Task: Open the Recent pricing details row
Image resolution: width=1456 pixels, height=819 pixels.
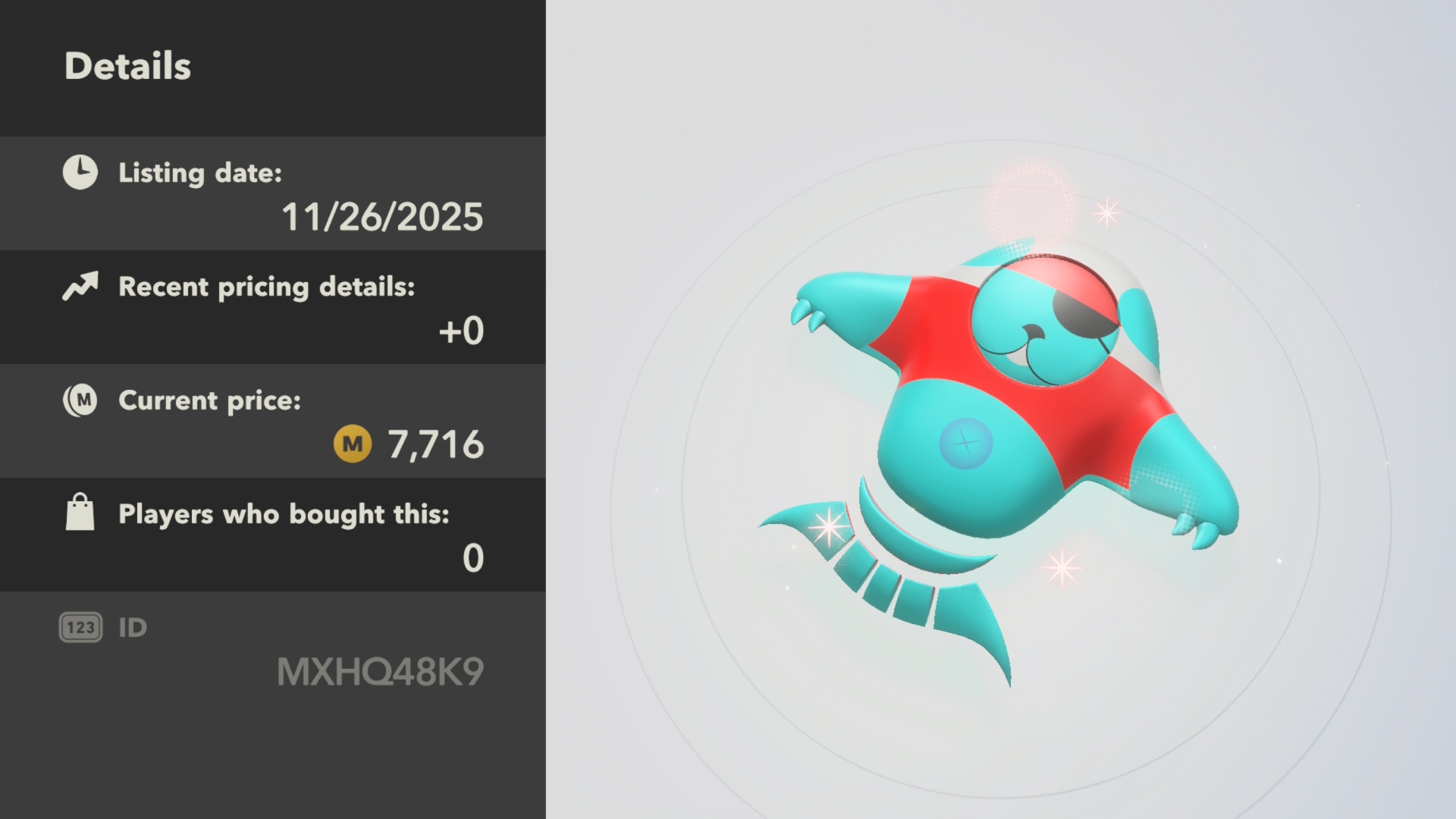Action: [x=273, y=308]
